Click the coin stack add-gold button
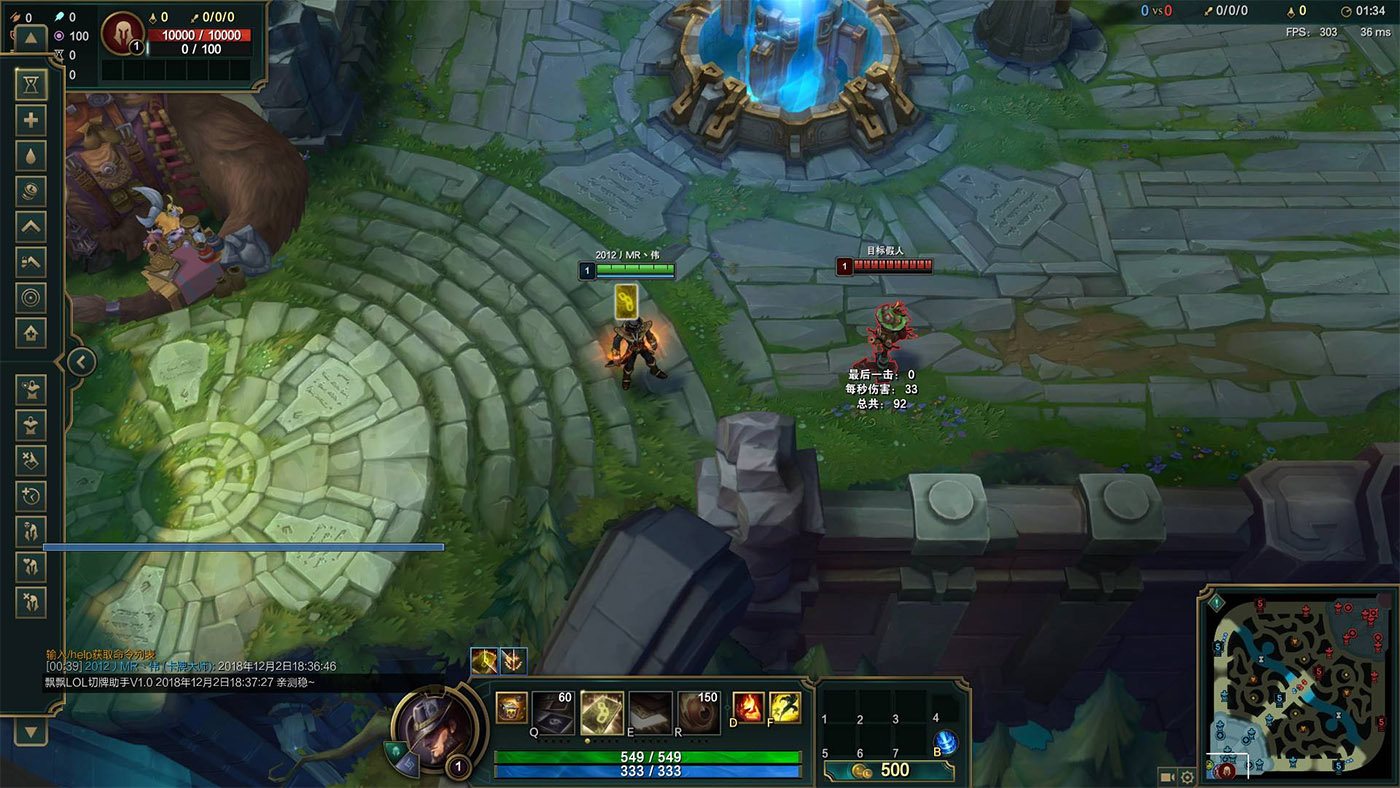This screenshot has width=1400, height=788. [31, 190]
